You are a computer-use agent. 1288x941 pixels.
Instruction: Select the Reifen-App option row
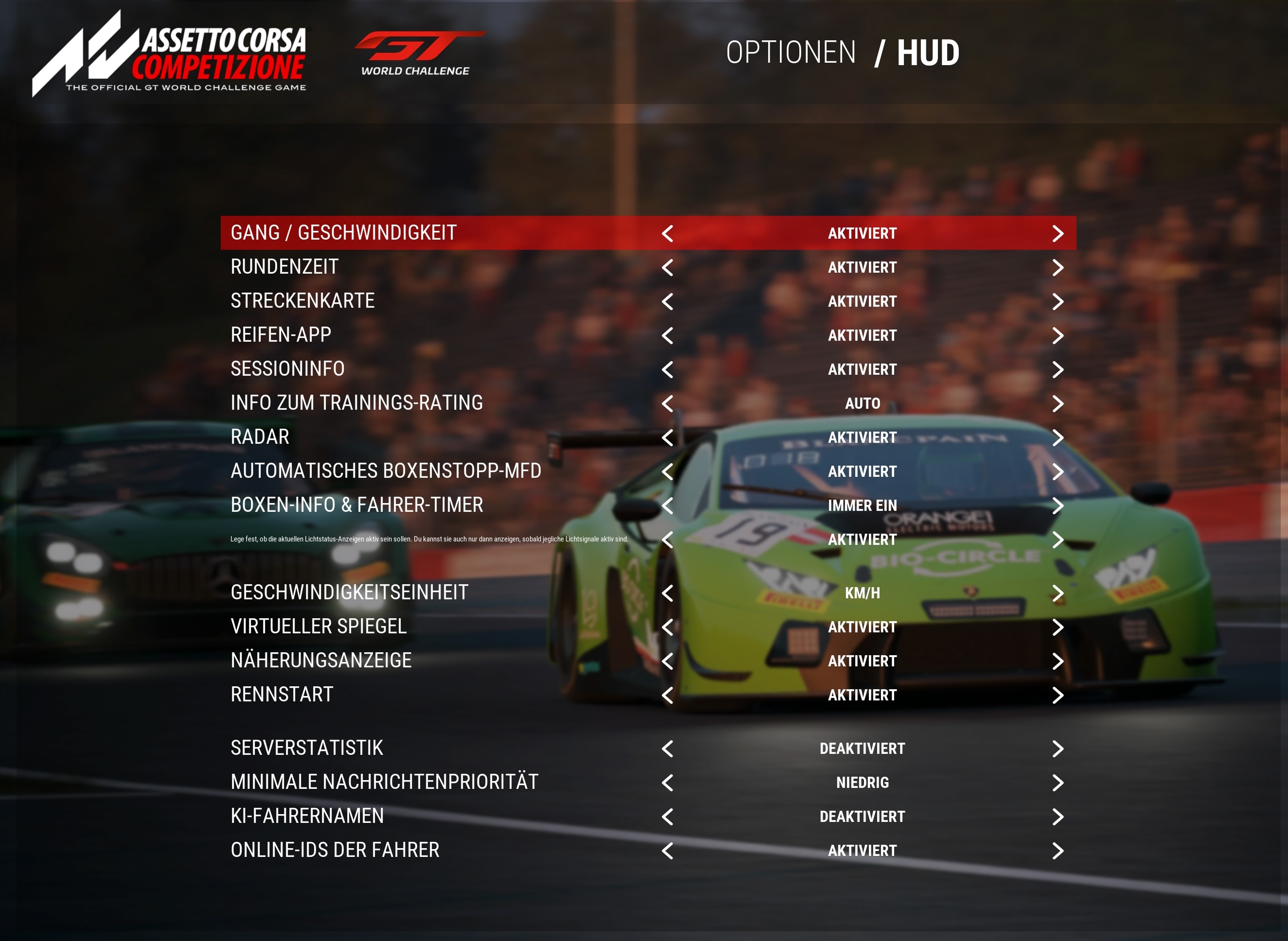pyautogui.click(x=281, y=335)
